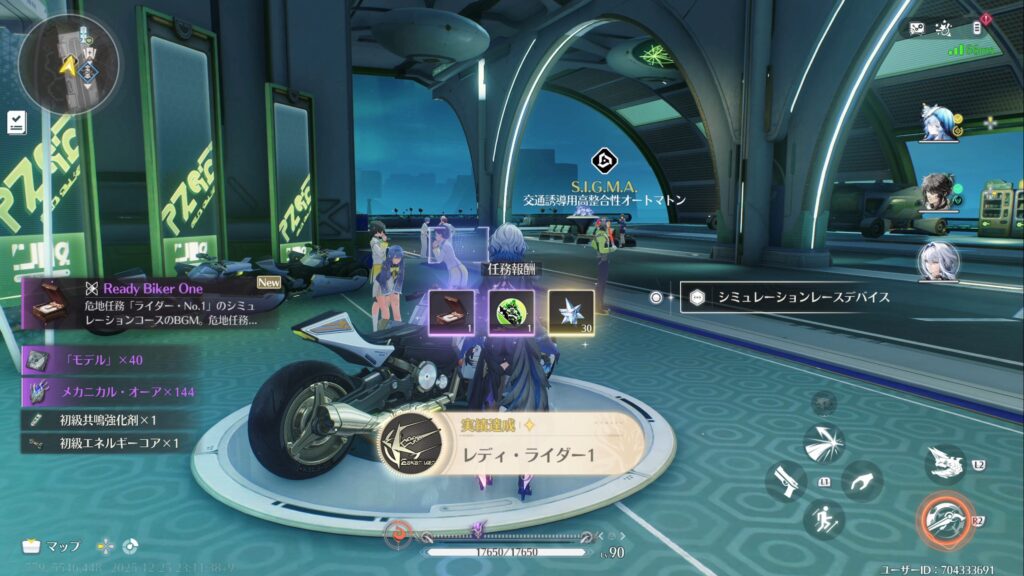
Task: Select the green emblem mission reward item
Action: coord(511,312)
